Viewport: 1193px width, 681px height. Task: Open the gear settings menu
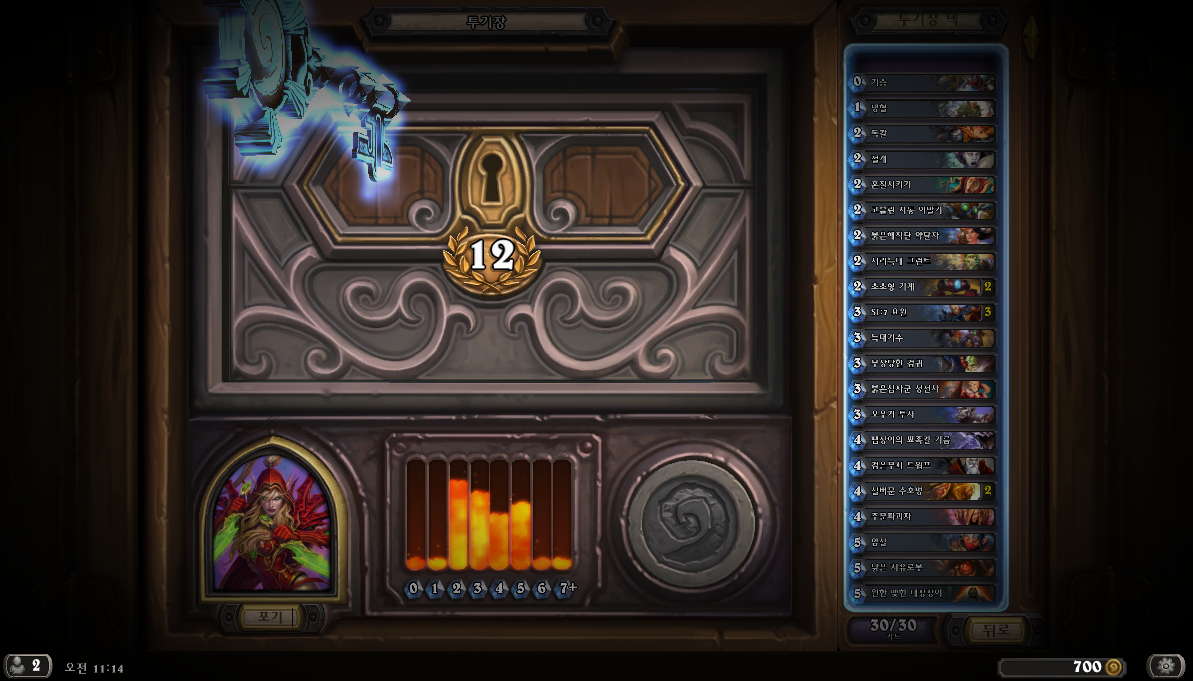(1165, 666)
